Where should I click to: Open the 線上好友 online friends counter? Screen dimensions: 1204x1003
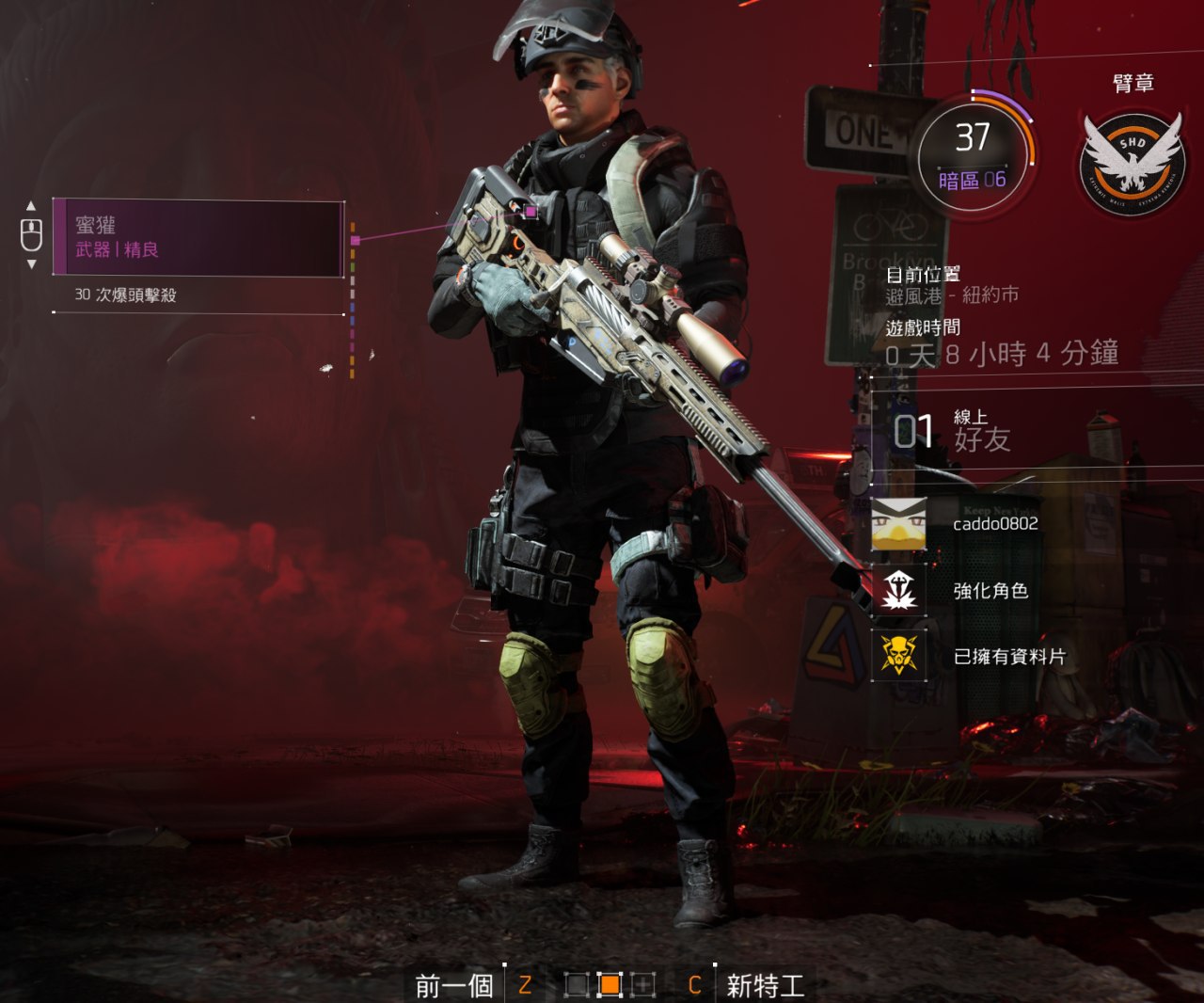click(952, 432)
